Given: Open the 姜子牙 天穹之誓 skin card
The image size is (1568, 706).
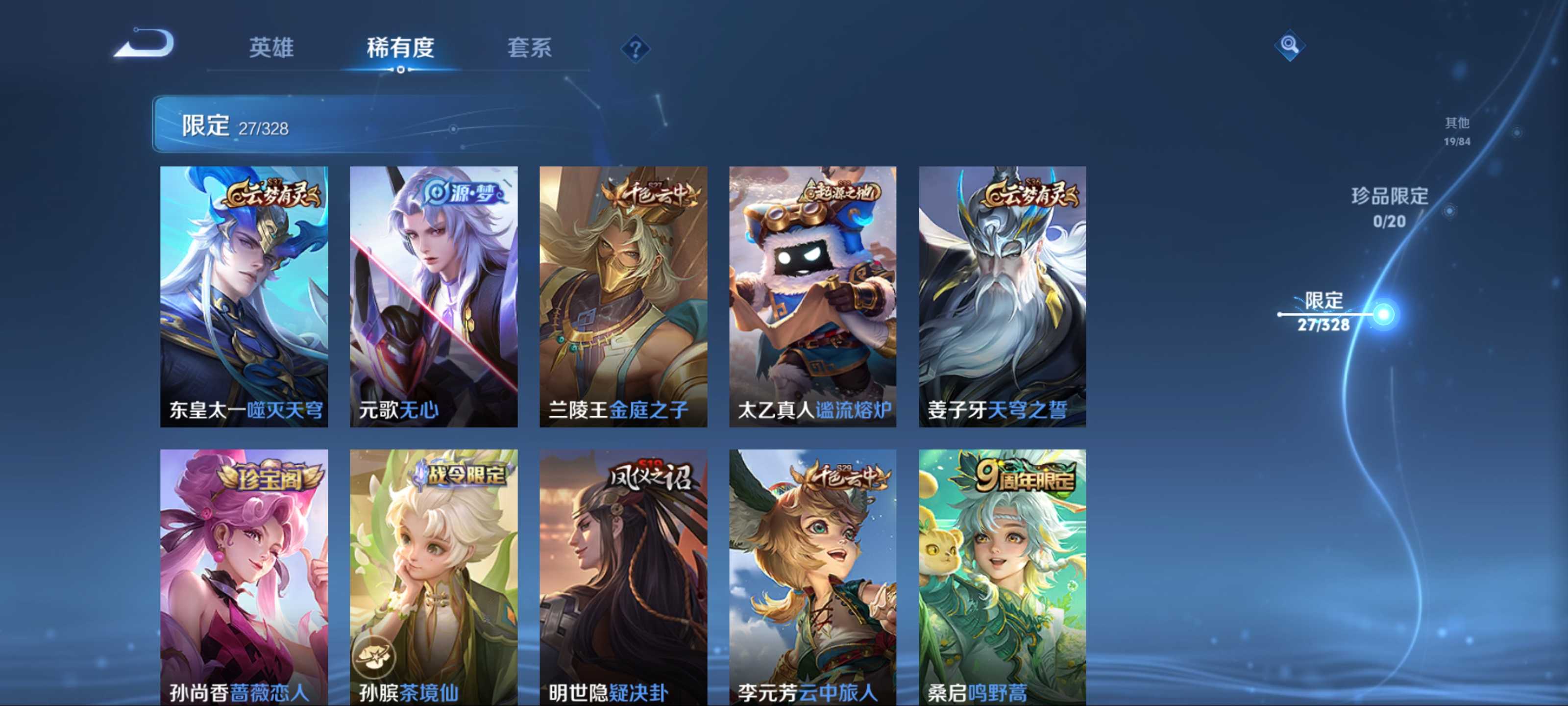Looking at the screenshot, I should 1002,296.
